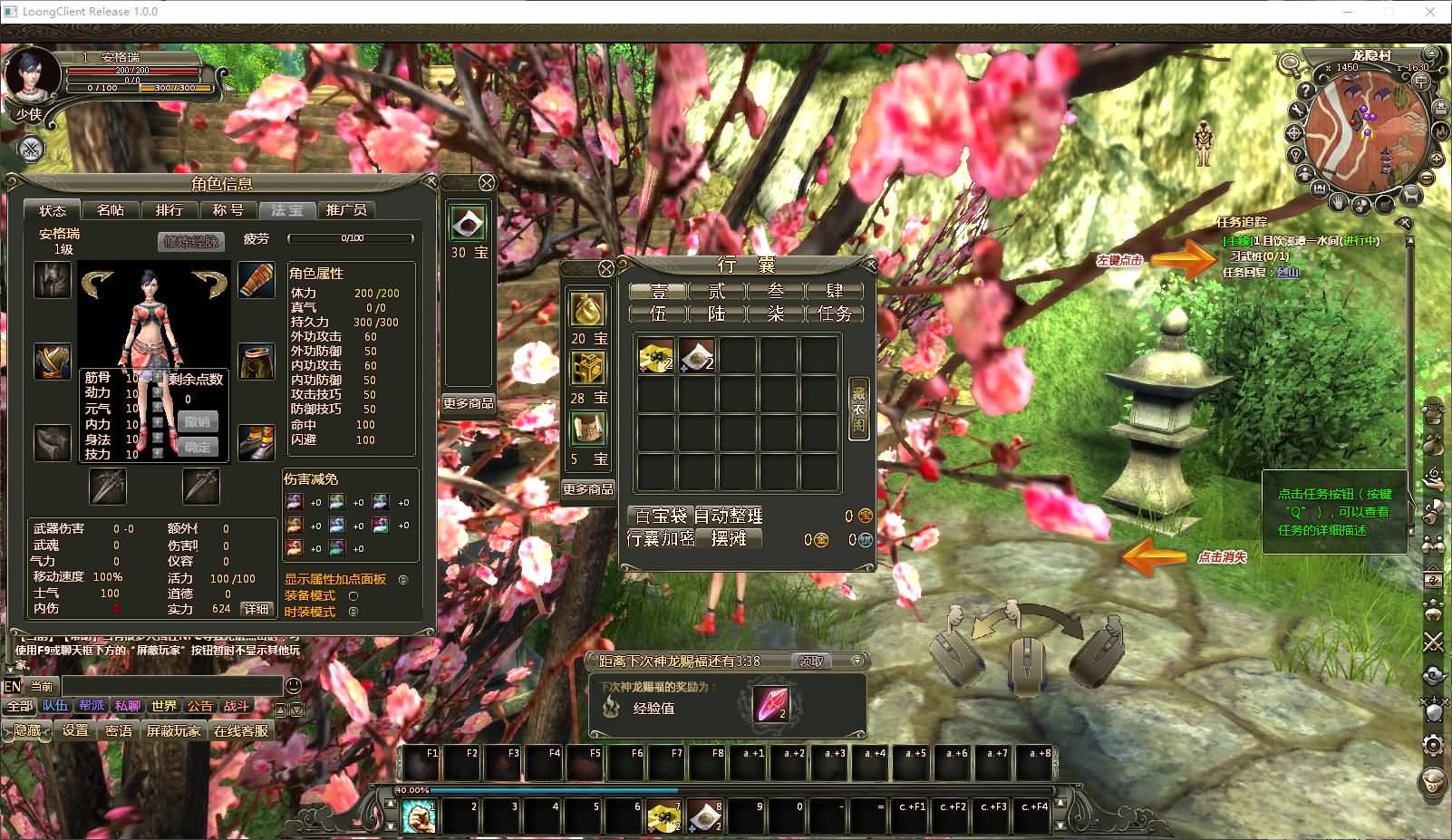
Task: Click the 详细 details button
Action: click(257, 609)
